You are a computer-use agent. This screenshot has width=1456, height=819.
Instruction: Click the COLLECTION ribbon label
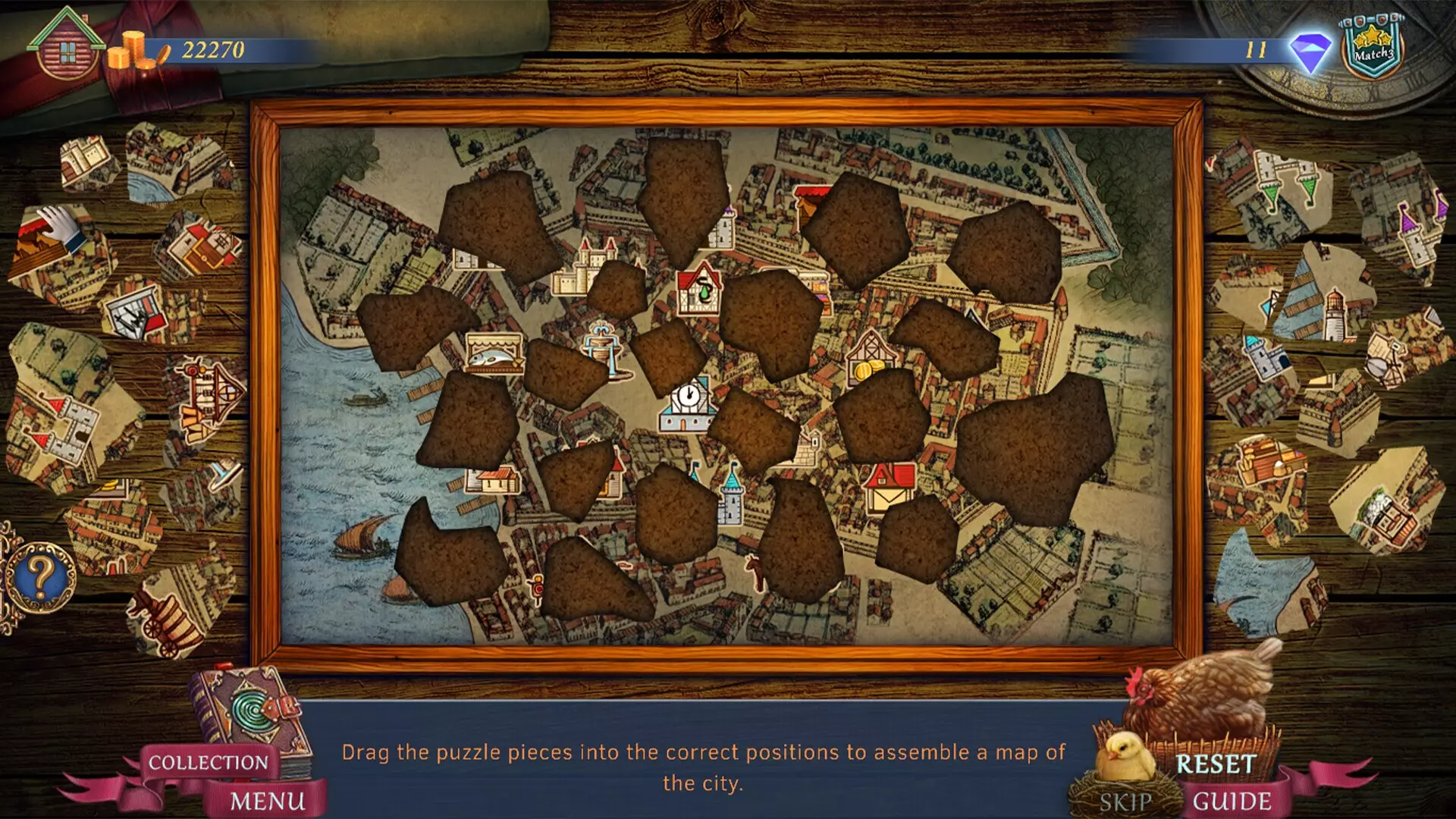click(x=209, y=761)
